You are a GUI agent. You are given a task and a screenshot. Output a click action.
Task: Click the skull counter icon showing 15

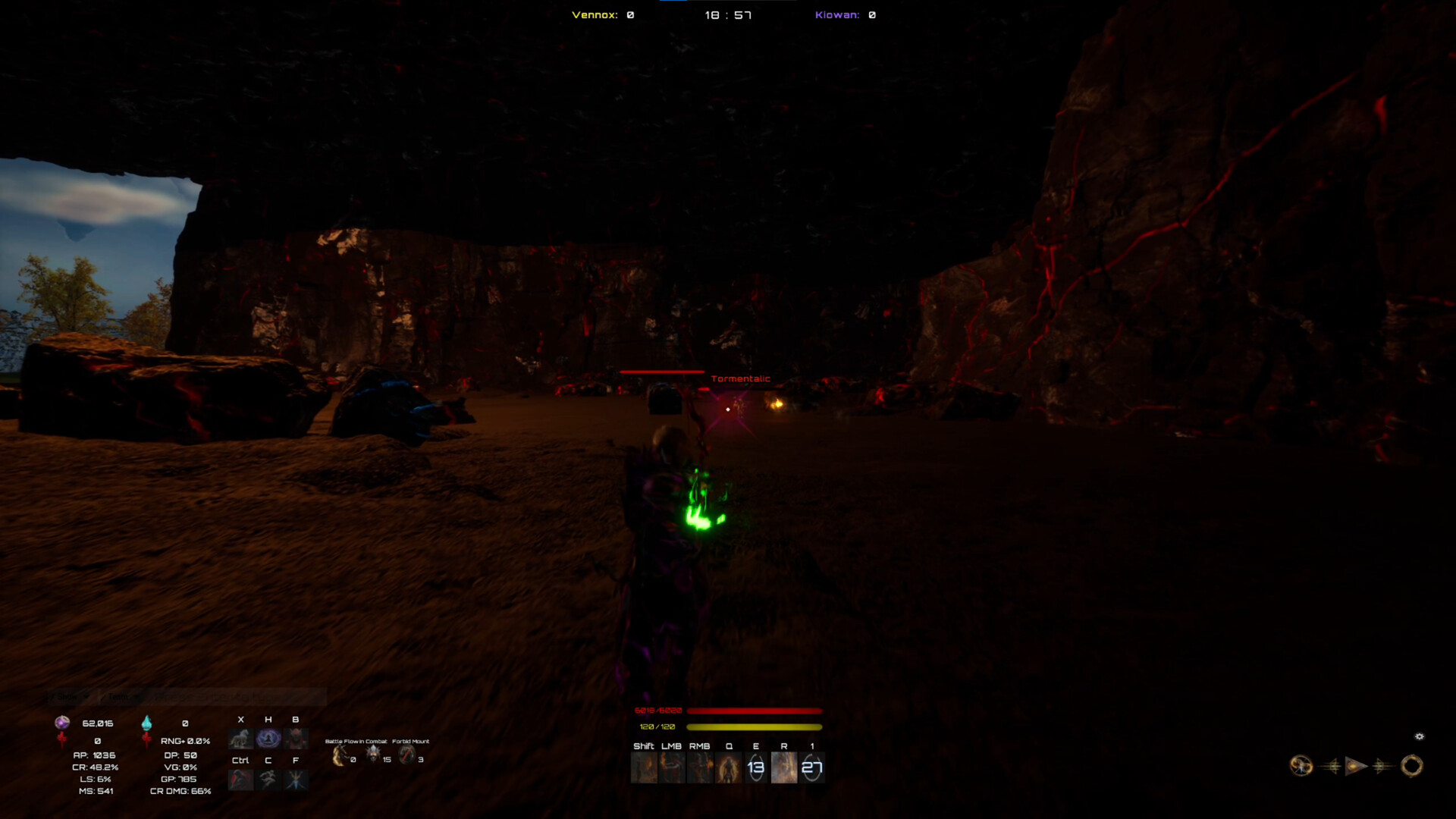point(373,754)
